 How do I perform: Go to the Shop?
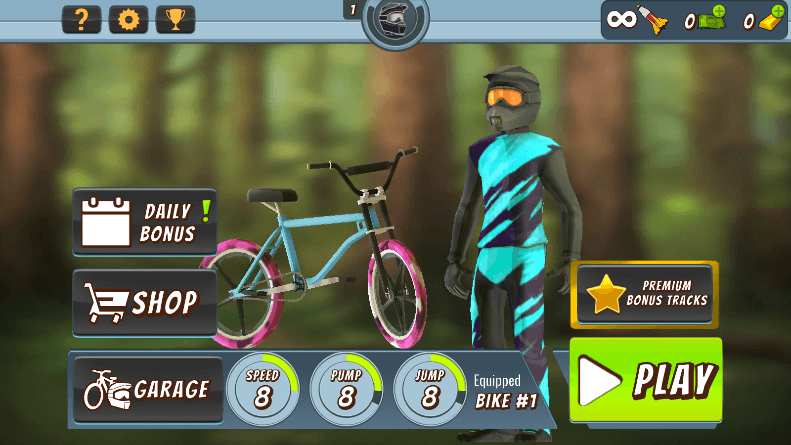[145, 302]
